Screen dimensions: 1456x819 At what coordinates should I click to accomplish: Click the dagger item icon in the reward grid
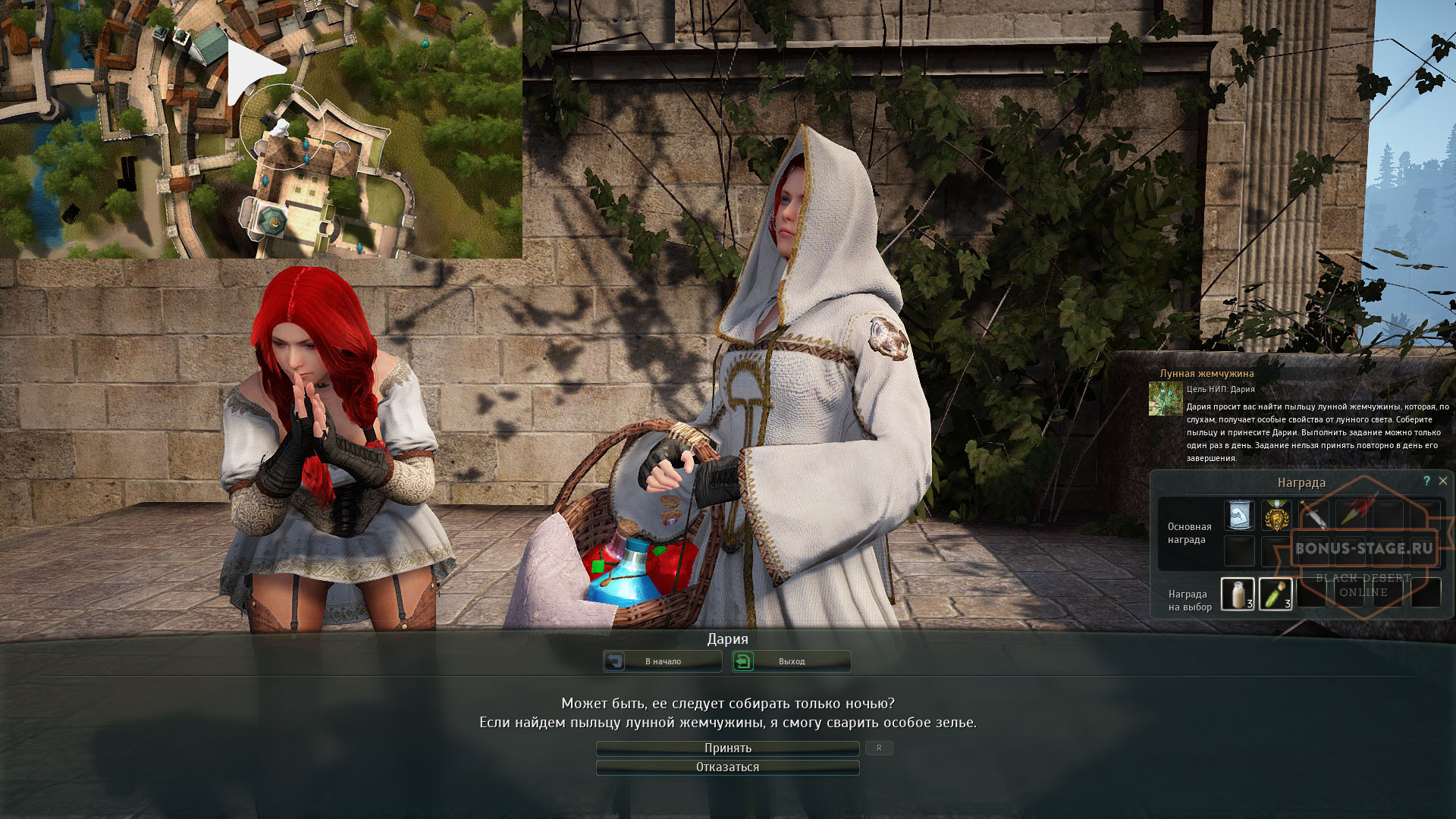(1314, 516)
